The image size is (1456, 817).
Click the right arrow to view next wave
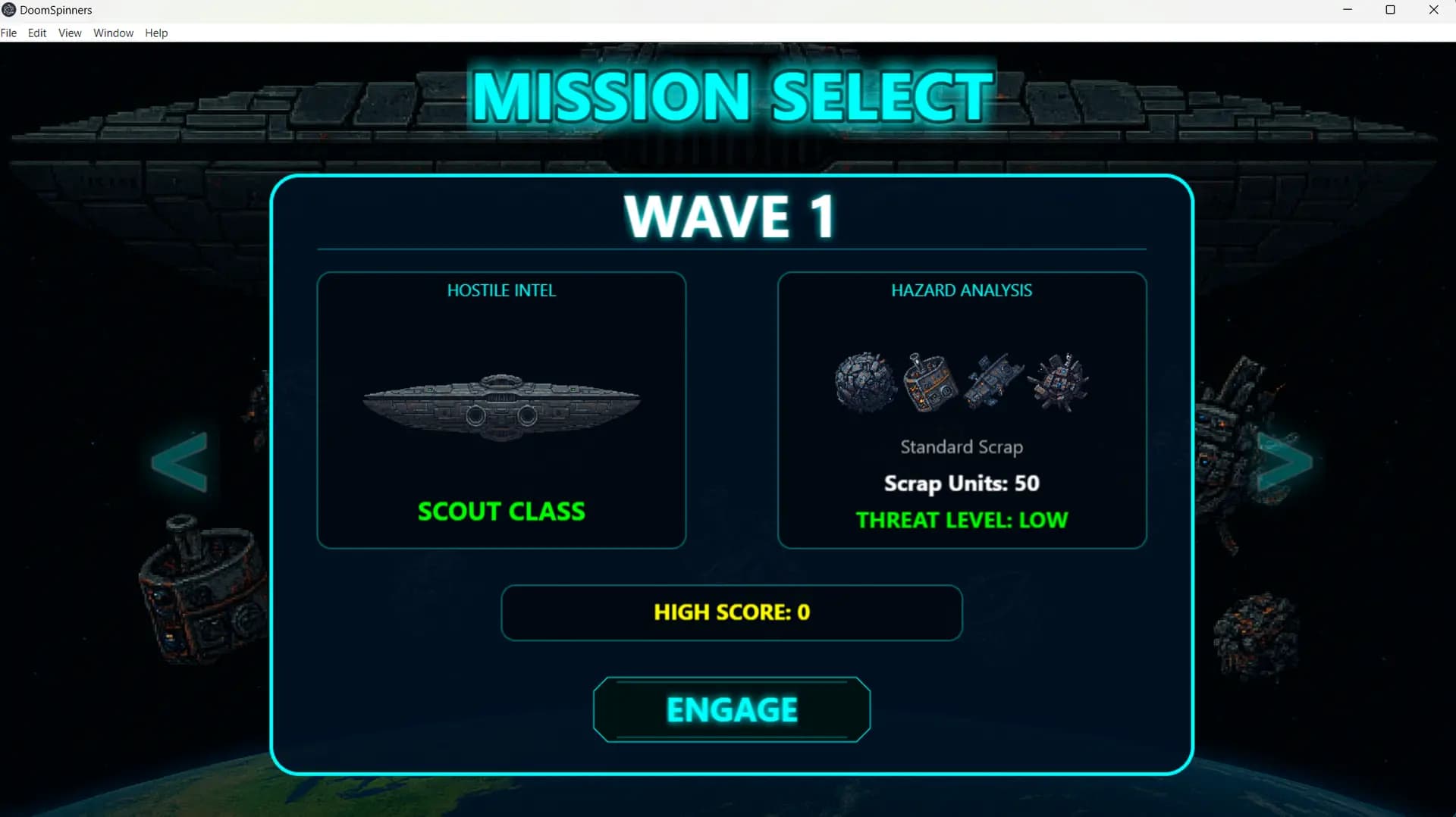pos(1285,461)
